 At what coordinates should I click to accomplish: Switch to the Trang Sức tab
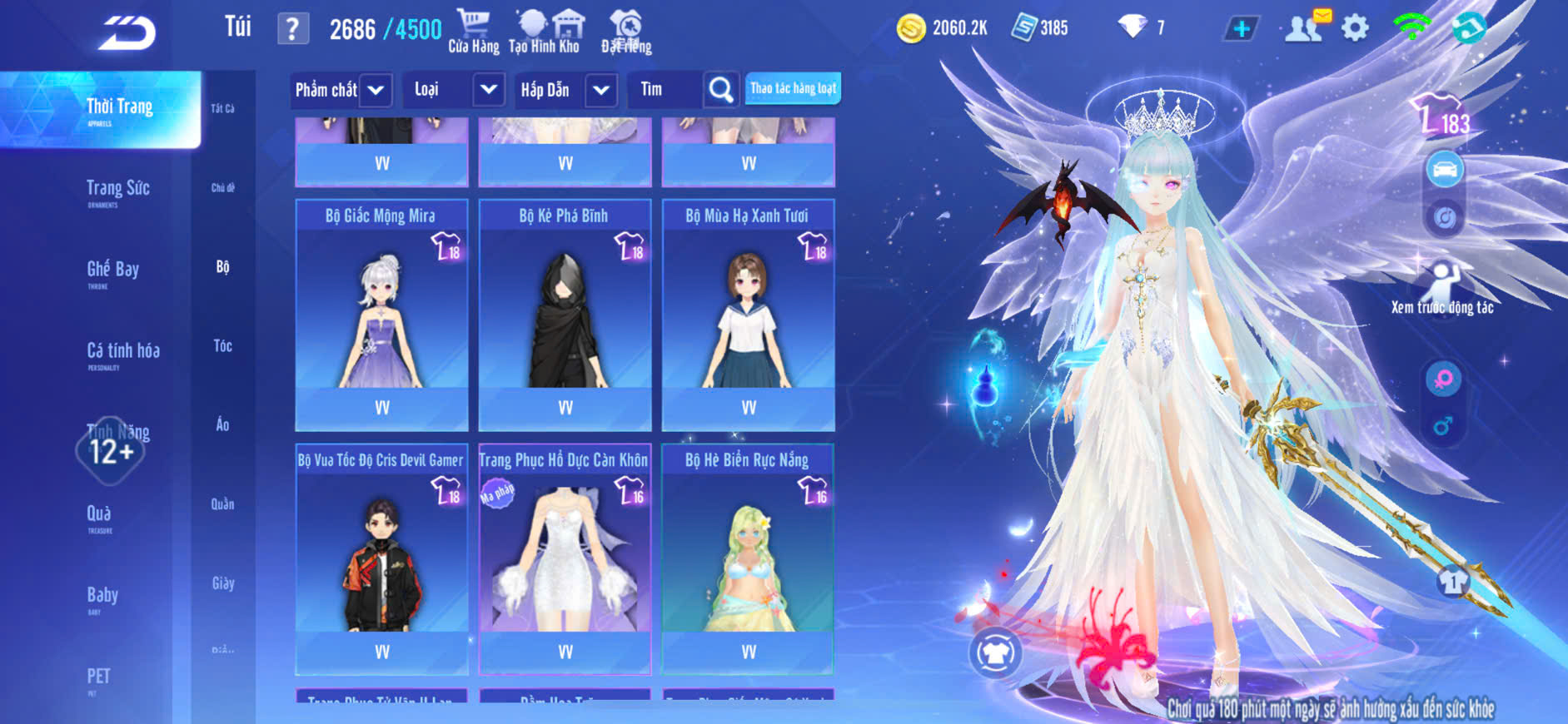[x=117, y=191]
